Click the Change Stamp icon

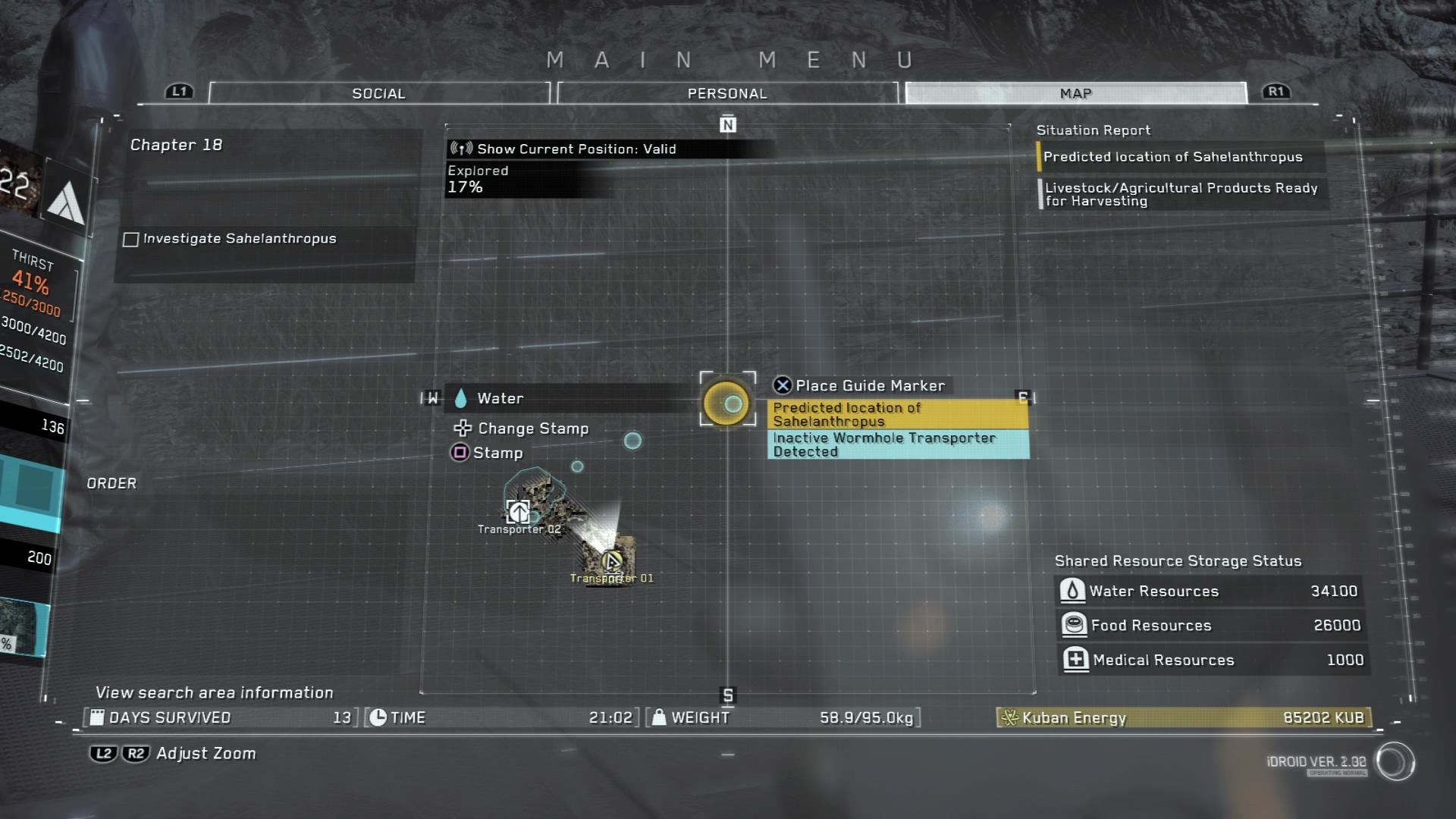(461, 428)
